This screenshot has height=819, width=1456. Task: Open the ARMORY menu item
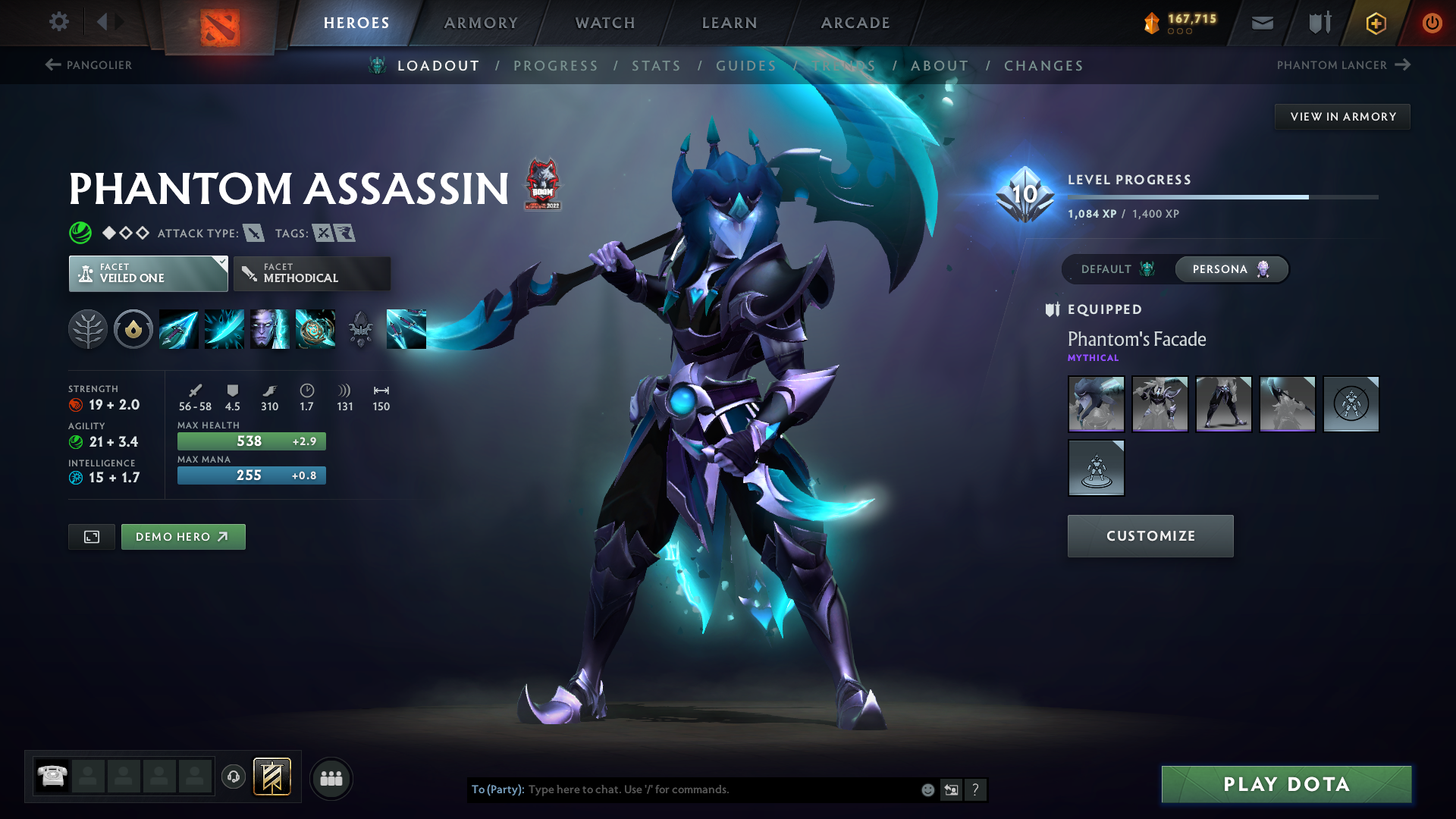[481, 23]
